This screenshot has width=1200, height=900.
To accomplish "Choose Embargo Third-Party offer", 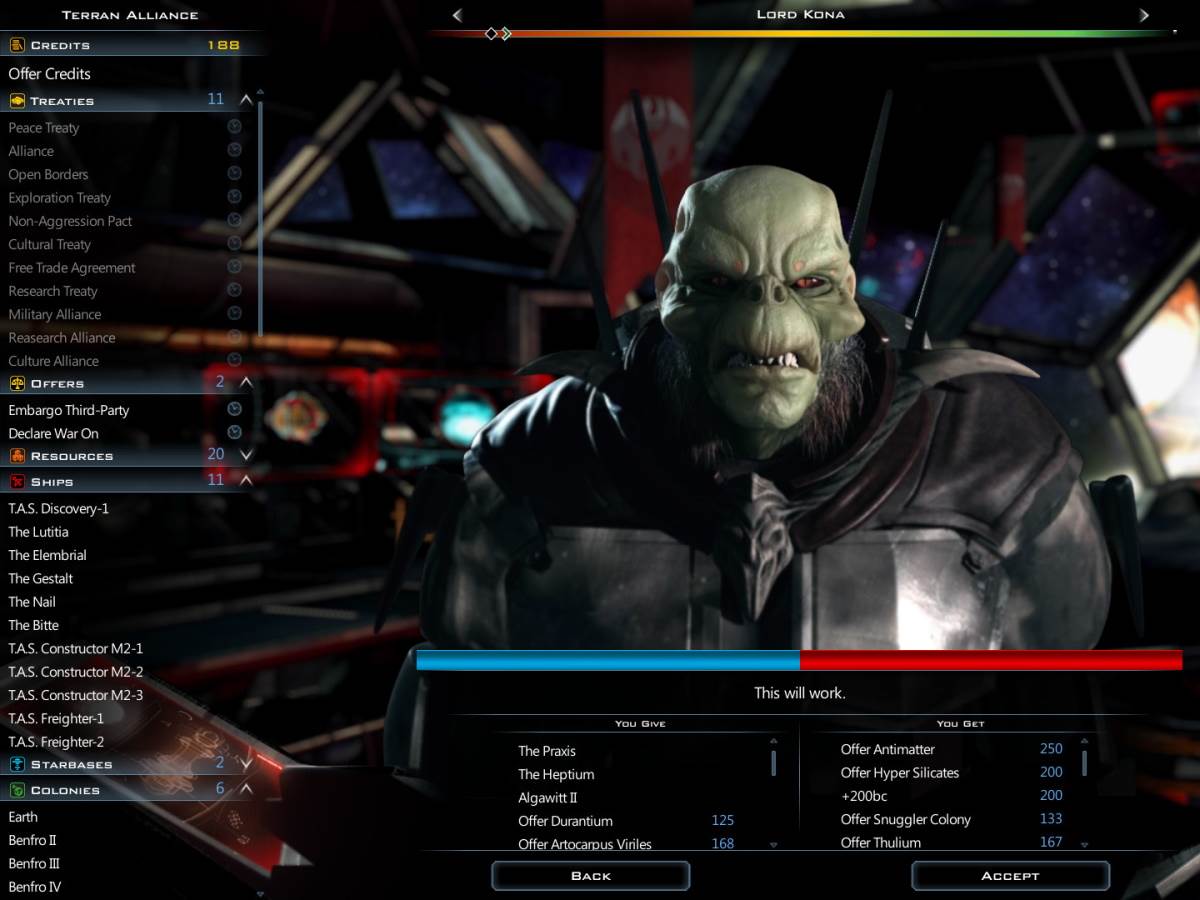I will (69, 410).
